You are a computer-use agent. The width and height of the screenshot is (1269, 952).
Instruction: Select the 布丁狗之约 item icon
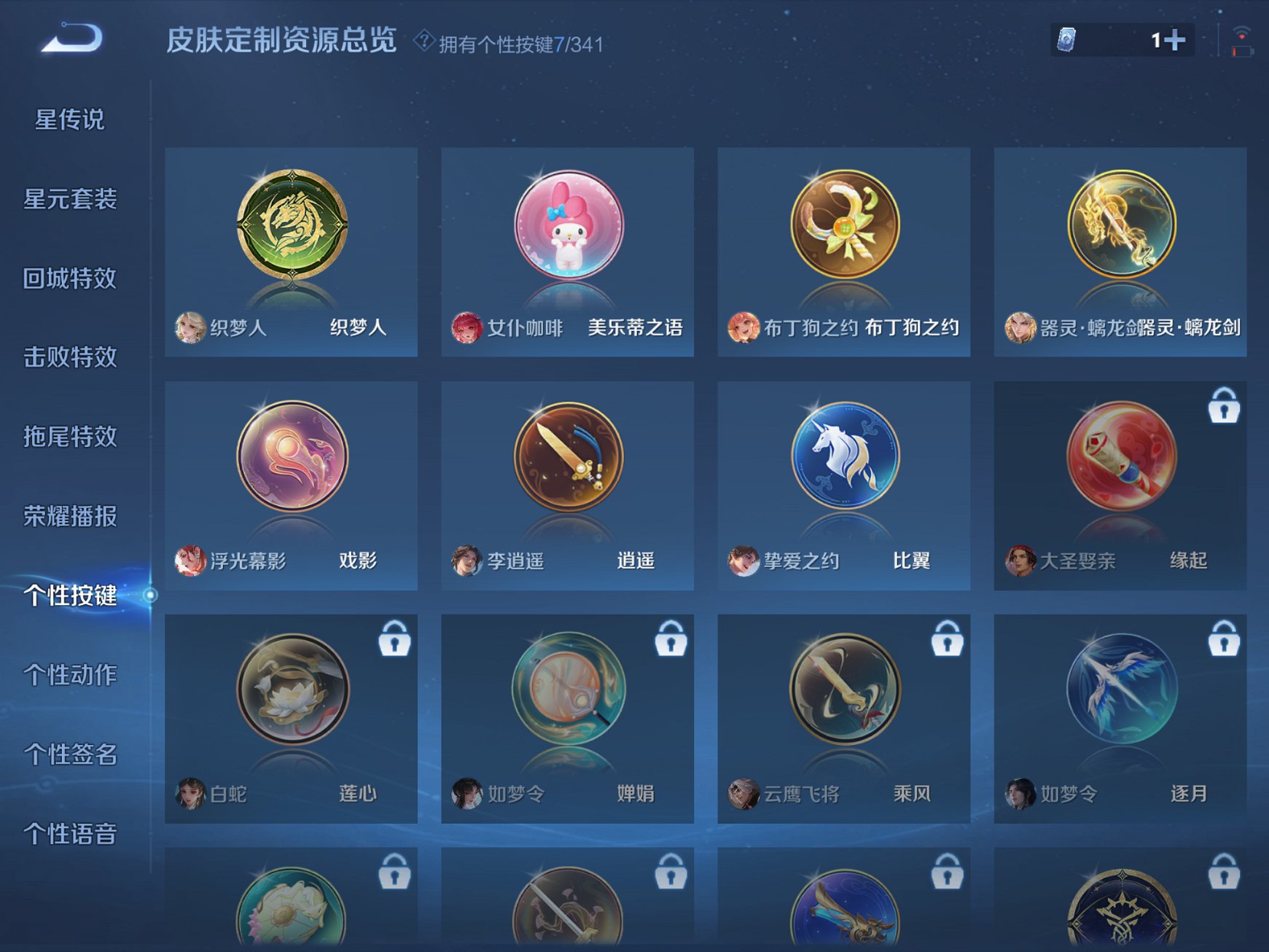coord(843,225)
